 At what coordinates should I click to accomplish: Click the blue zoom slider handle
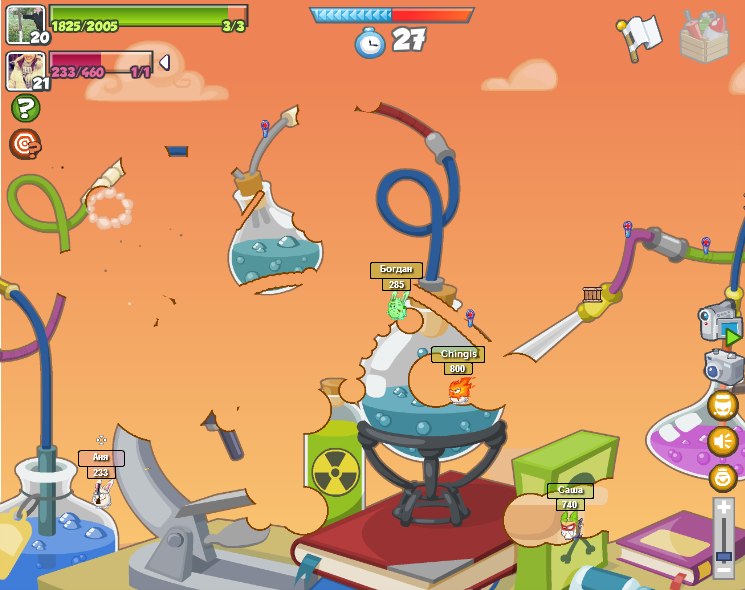724,556
